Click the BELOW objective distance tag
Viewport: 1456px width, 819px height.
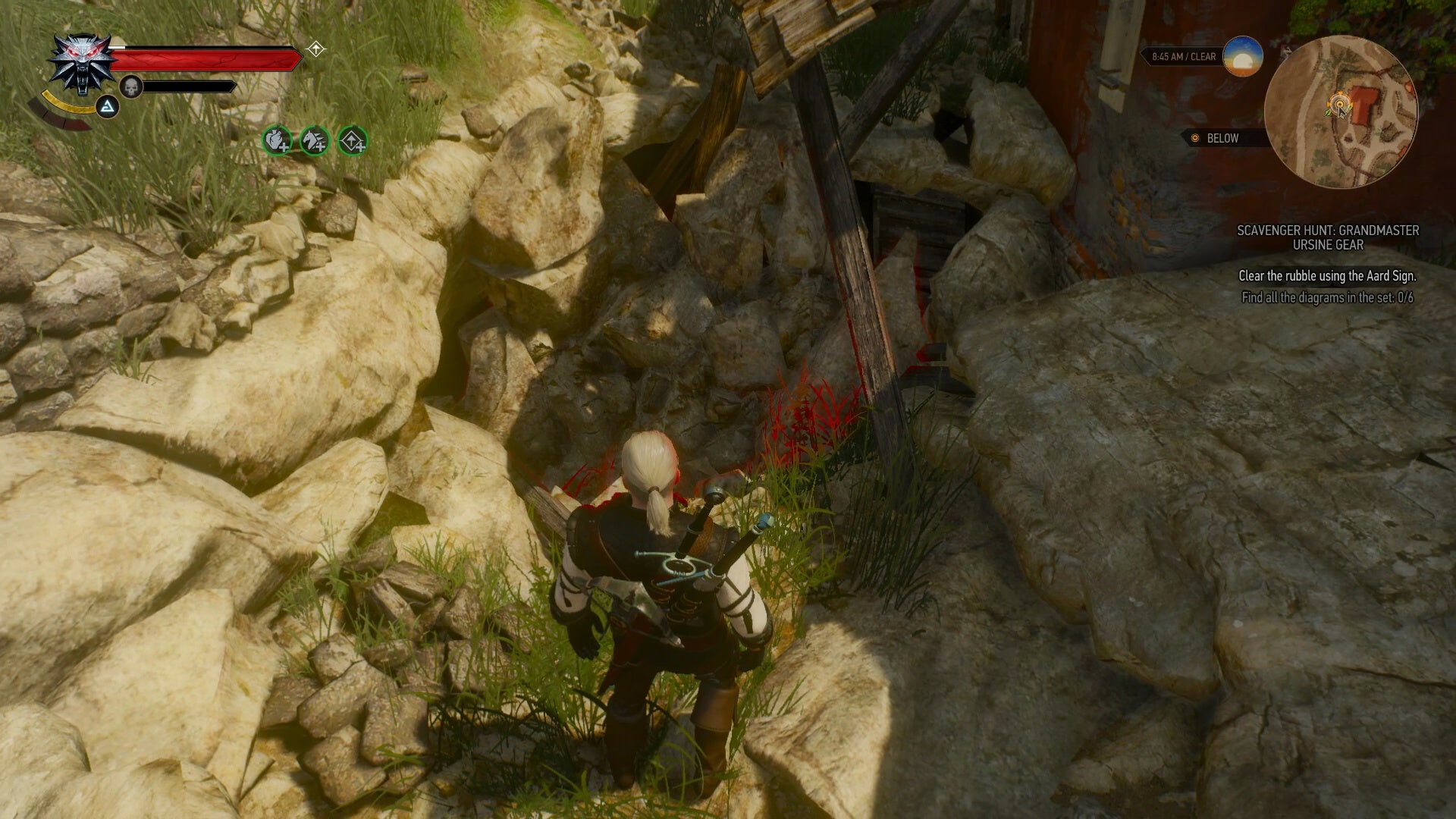coord(1223,138)
